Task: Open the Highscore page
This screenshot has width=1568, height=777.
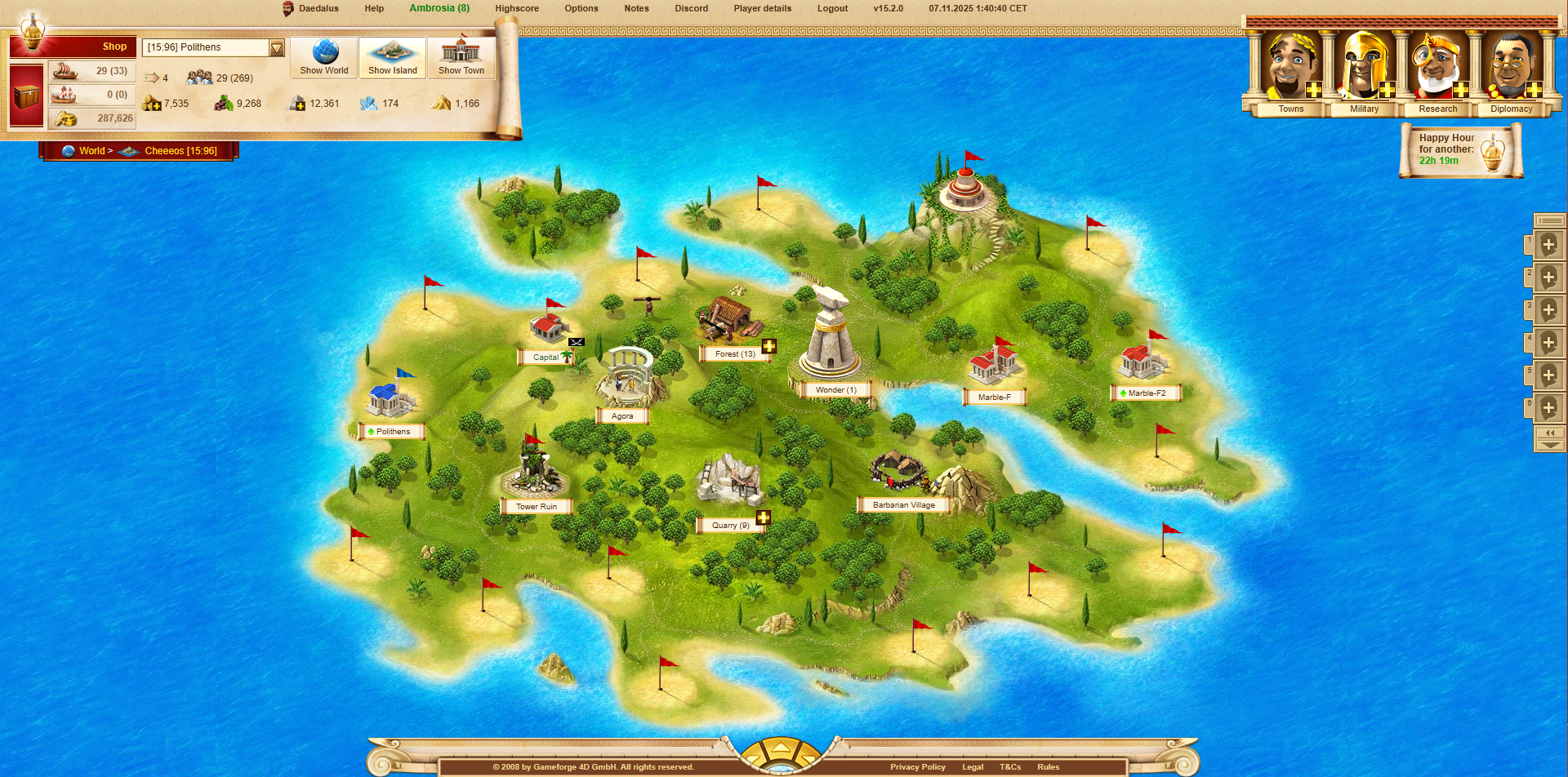Action: tap(517, 8)
